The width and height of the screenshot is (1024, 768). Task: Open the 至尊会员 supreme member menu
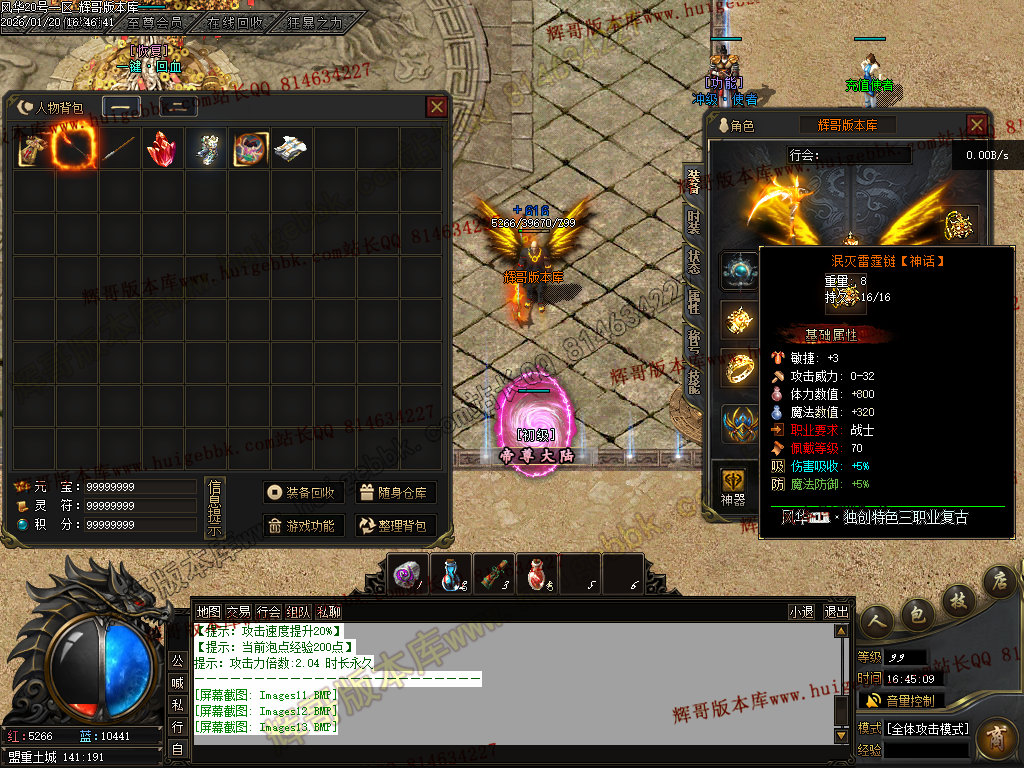coord(155,22)
